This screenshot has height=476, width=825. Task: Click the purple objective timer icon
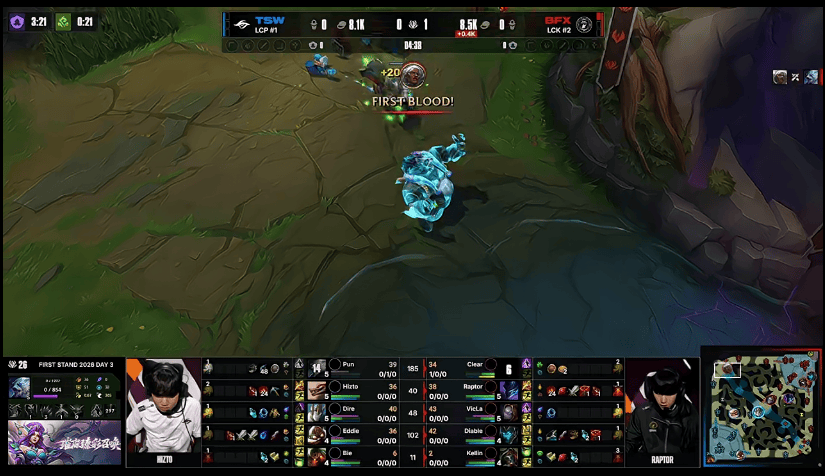pyautogui.click(x=17, y=21)
